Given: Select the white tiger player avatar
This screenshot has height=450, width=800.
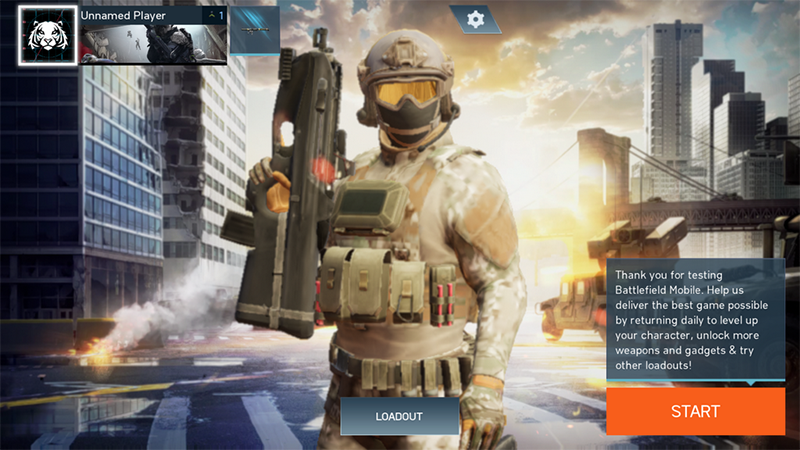Looking at the screenshot, I should click(x=47, y=36).
